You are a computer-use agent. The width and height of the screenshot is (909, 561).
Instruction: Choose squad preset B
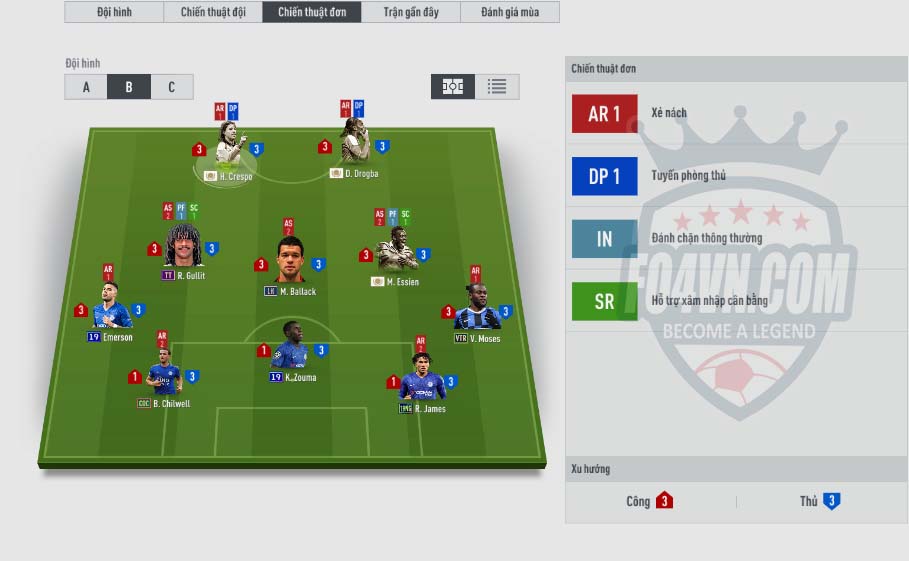click(129, 87)
